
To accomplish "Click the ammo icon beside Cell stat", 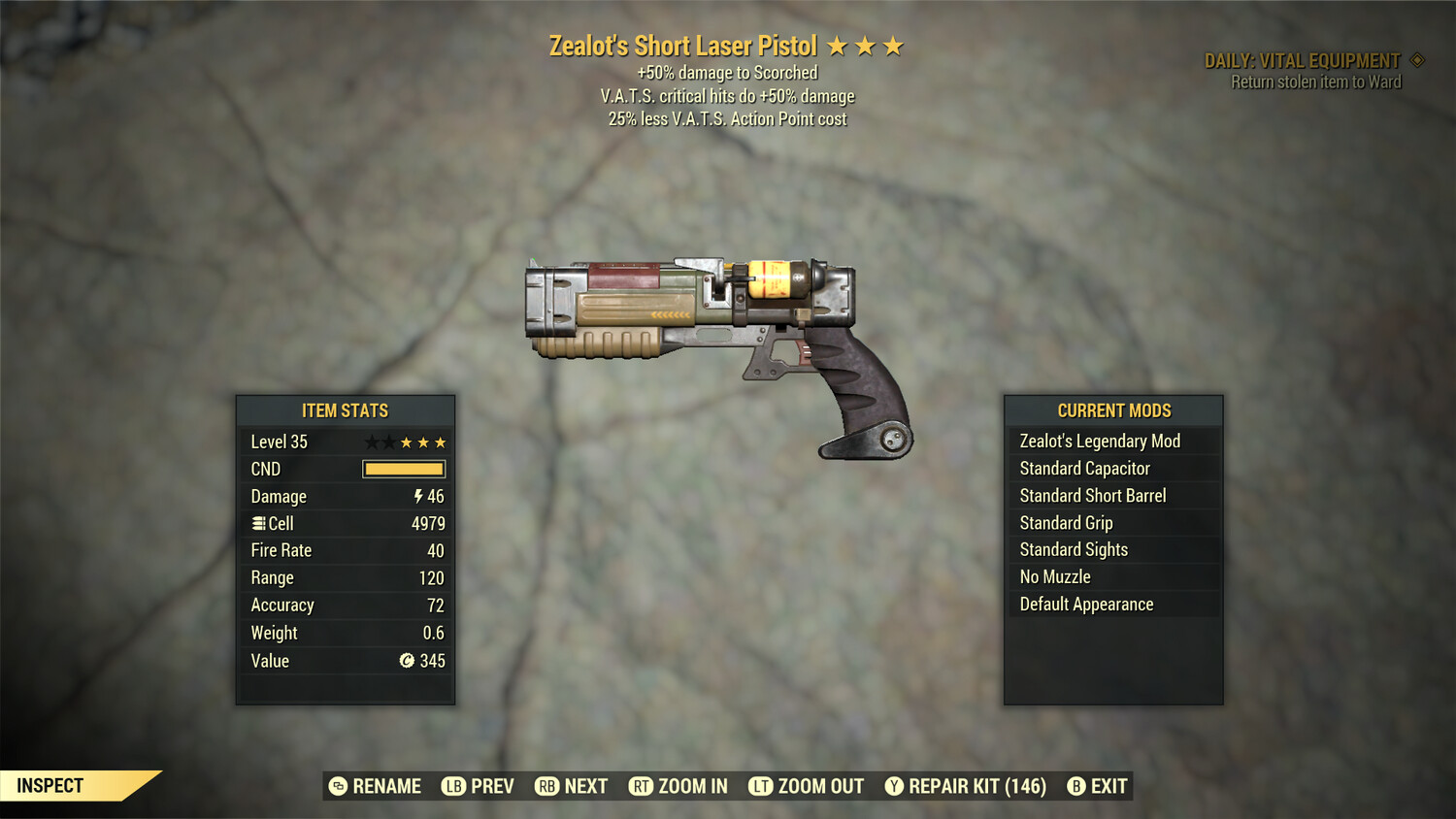I will tap(258, 523).
